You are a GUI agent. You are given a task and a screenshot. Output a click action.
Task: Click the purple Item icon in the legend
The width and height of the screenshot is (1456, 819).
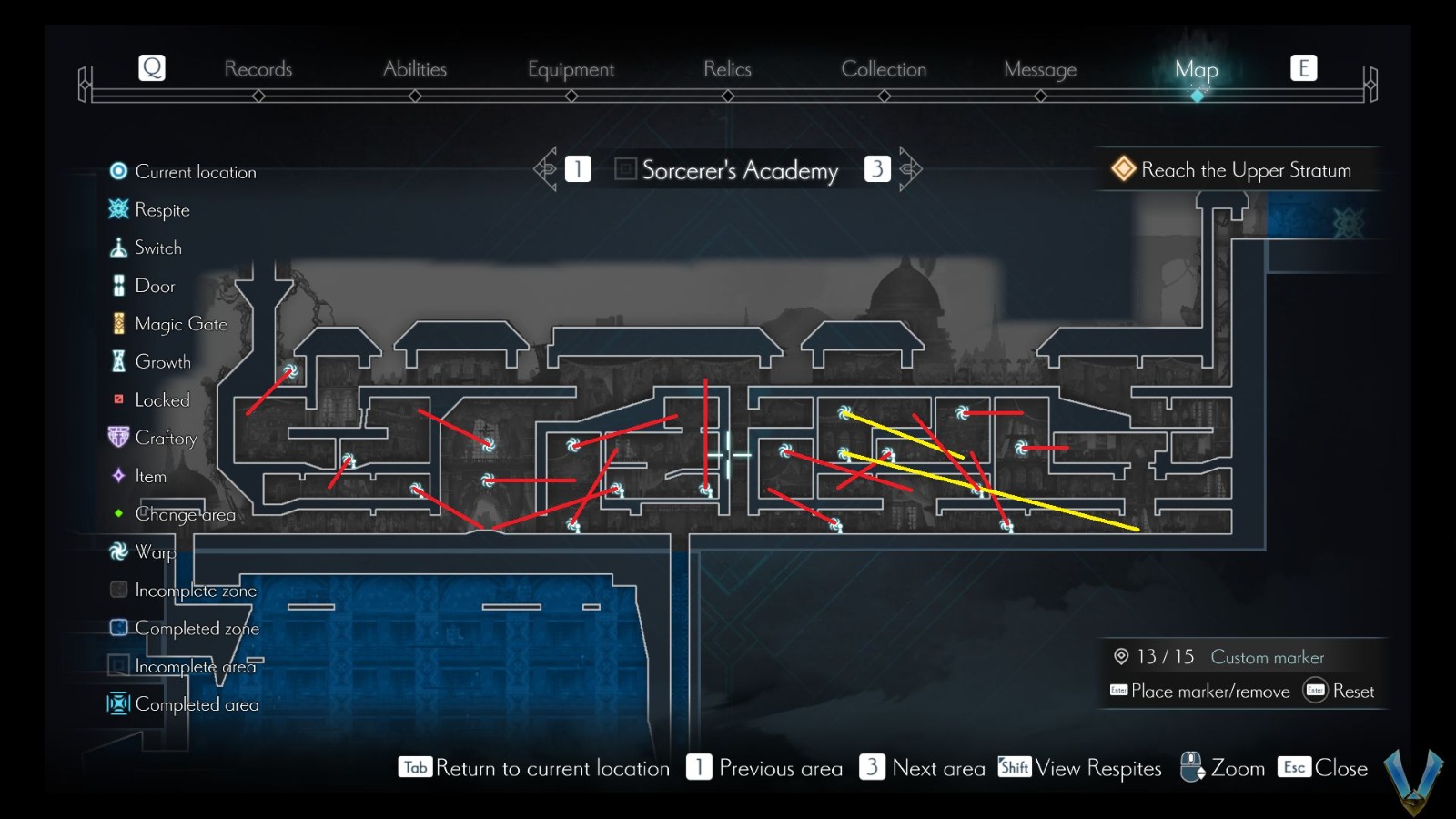[117, 475]
